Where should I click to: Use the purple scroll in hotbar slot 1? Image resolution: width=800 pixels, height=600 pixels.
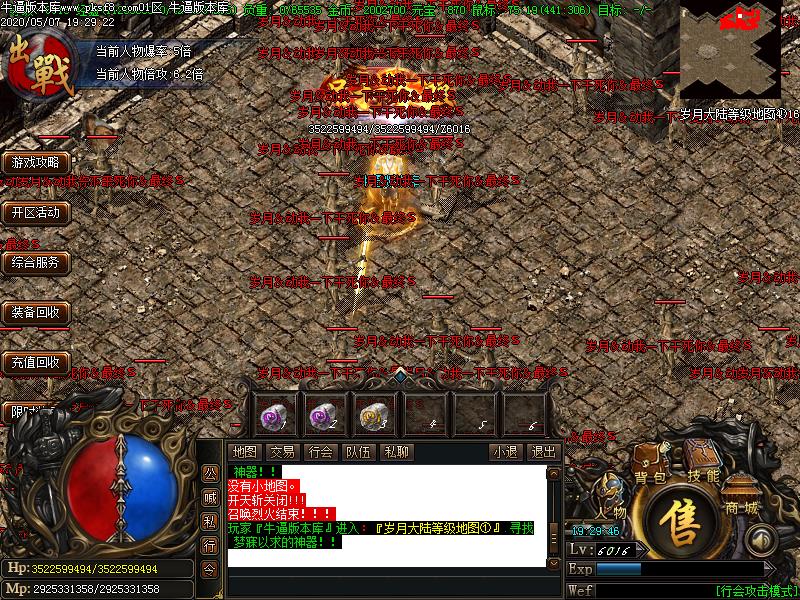point(274,413)
